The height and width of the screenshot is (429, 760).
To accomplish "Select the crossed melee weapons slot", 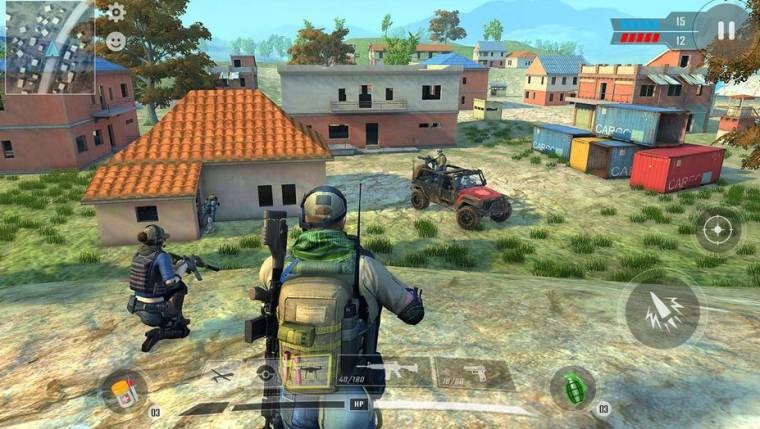I will (x=222, y=375).
